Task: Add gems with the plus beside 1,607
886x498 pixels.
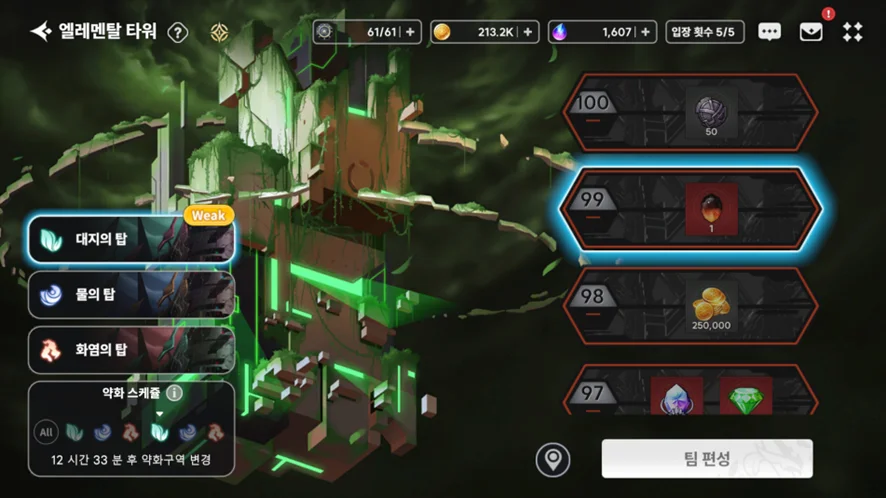Action: tap(646, 32)
